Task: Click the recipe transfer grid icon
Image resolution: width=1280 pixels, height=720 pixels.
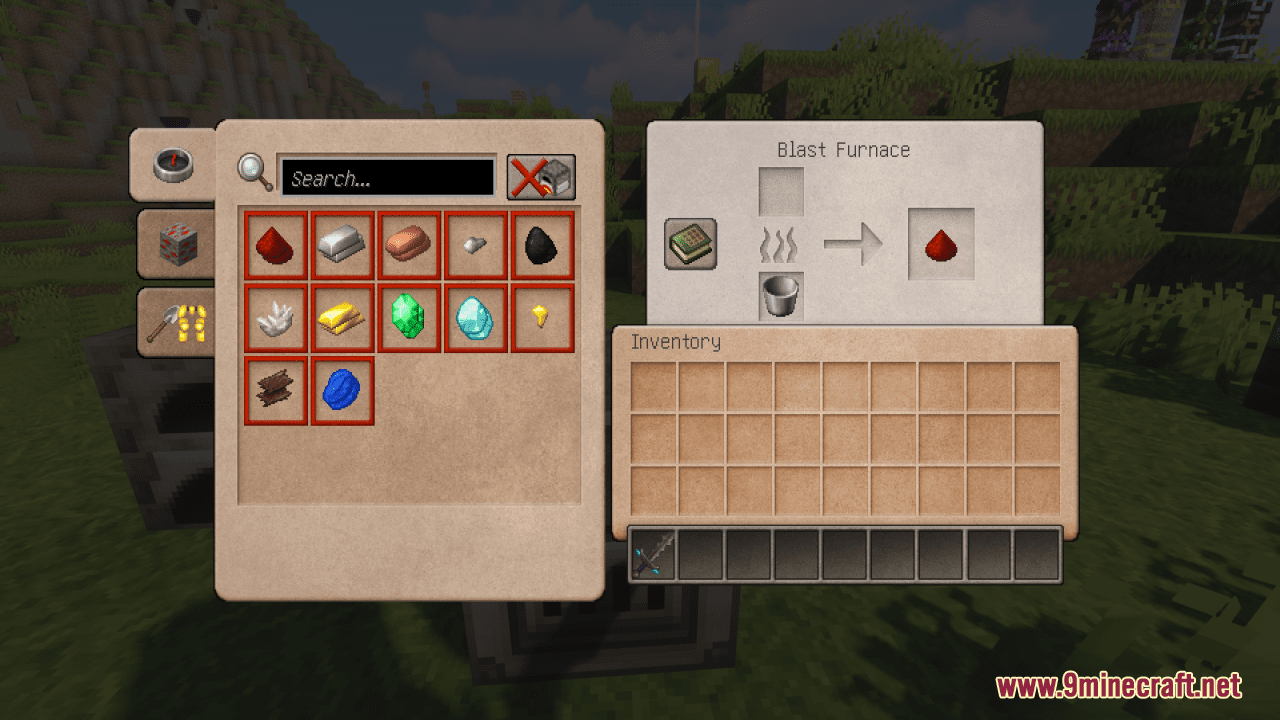Action: pyautogui.click(x=688, y=243)
